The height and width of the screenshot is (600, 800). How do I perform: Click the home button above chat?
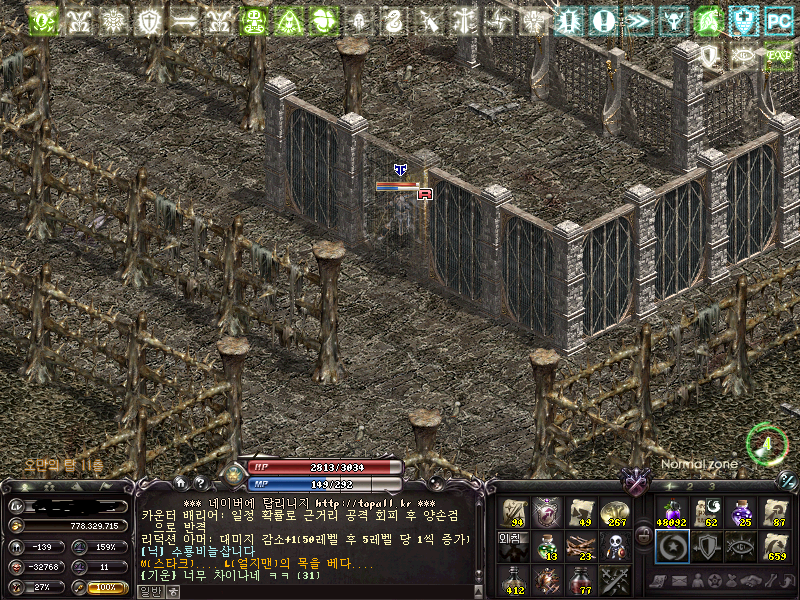[182, 483]
